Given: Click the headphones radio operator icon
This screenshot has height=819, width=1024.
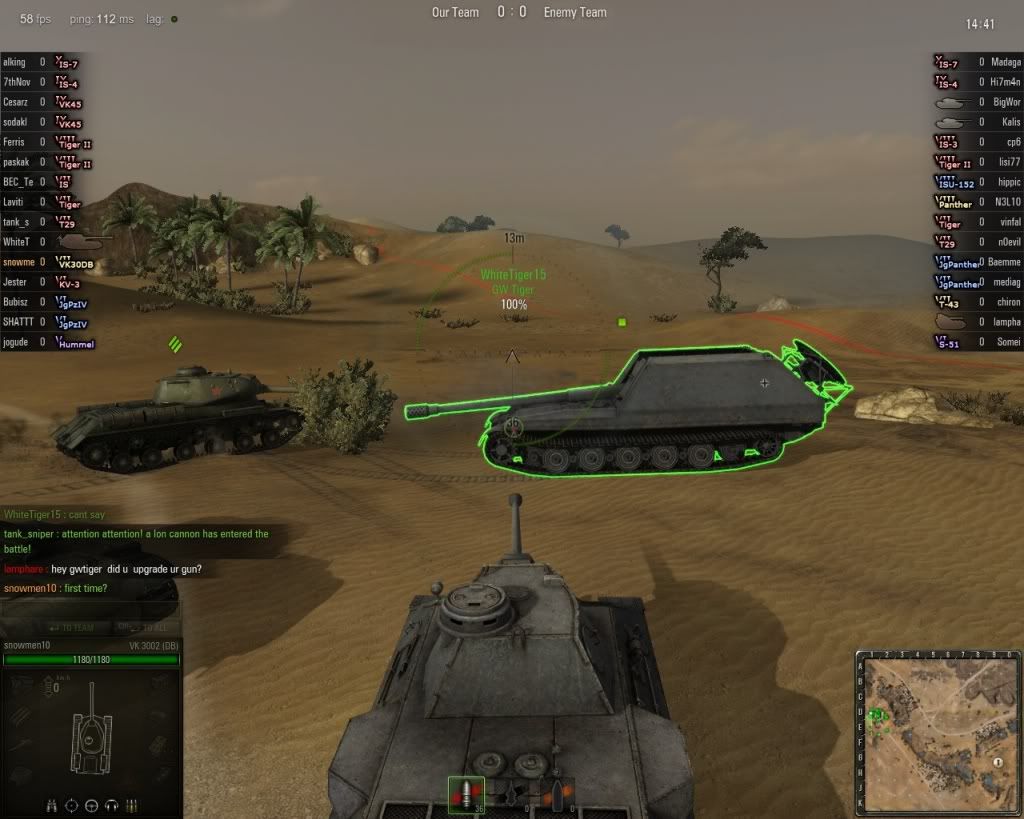Looking at the screenshot, I should pyautogui.click(x=111, y=805).
